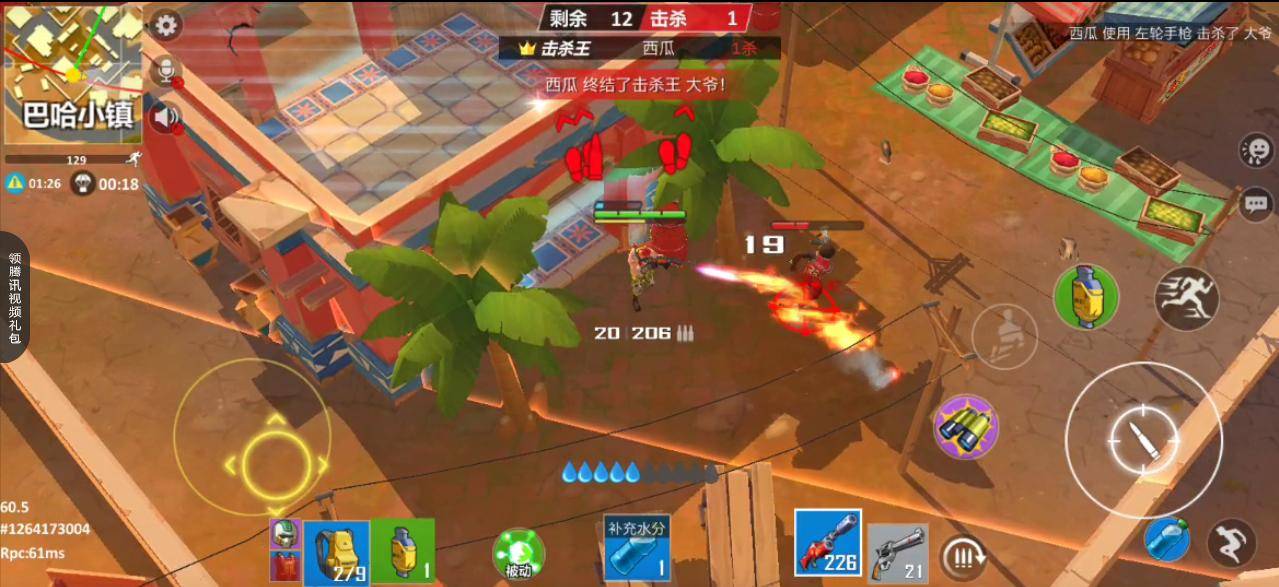
Task: Open the settings gear
Action: (x=166, y=26)
